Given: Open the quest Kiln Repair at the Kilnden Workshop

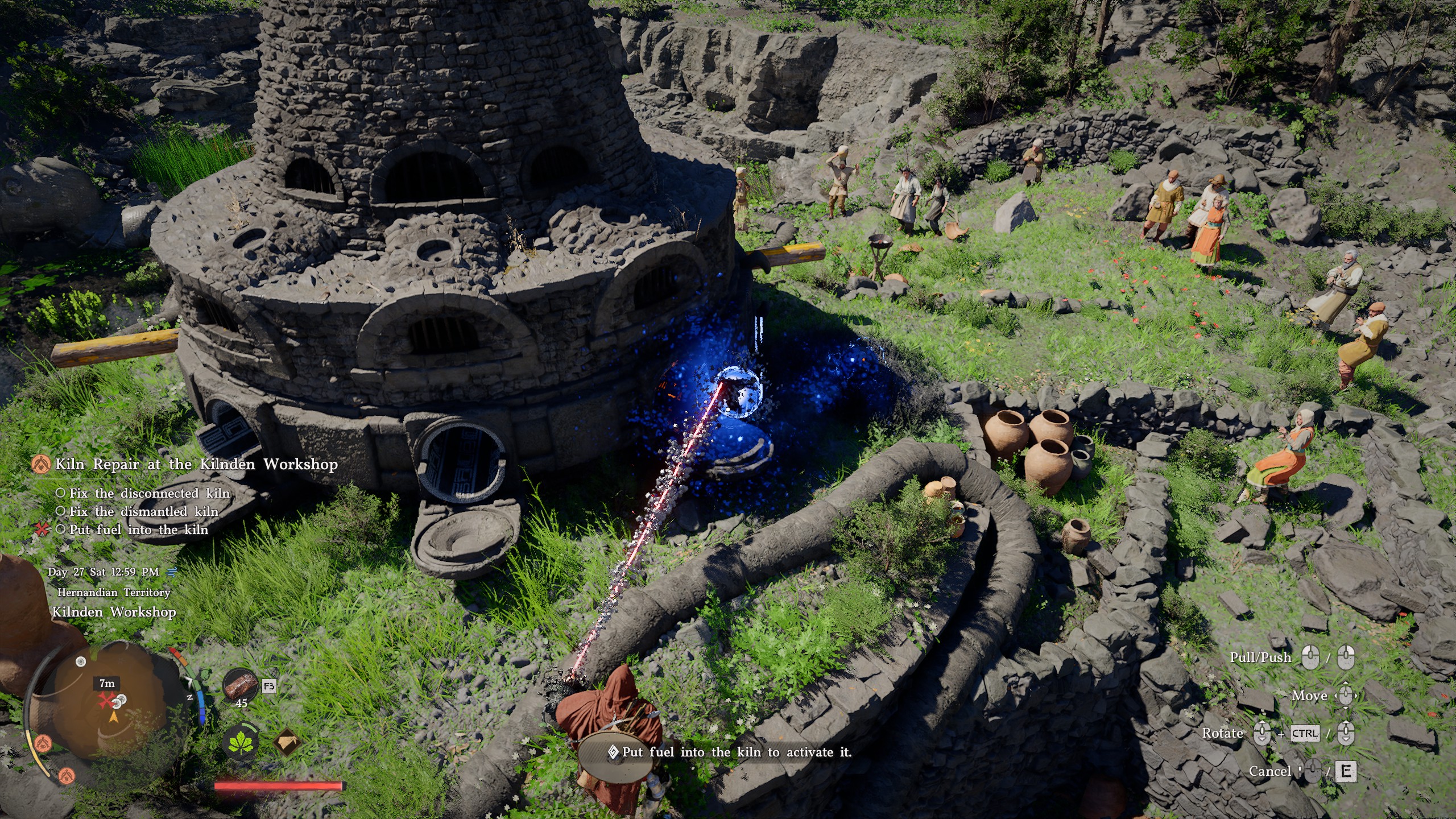Looking at the screenshot, I should (x=196, y=464).
